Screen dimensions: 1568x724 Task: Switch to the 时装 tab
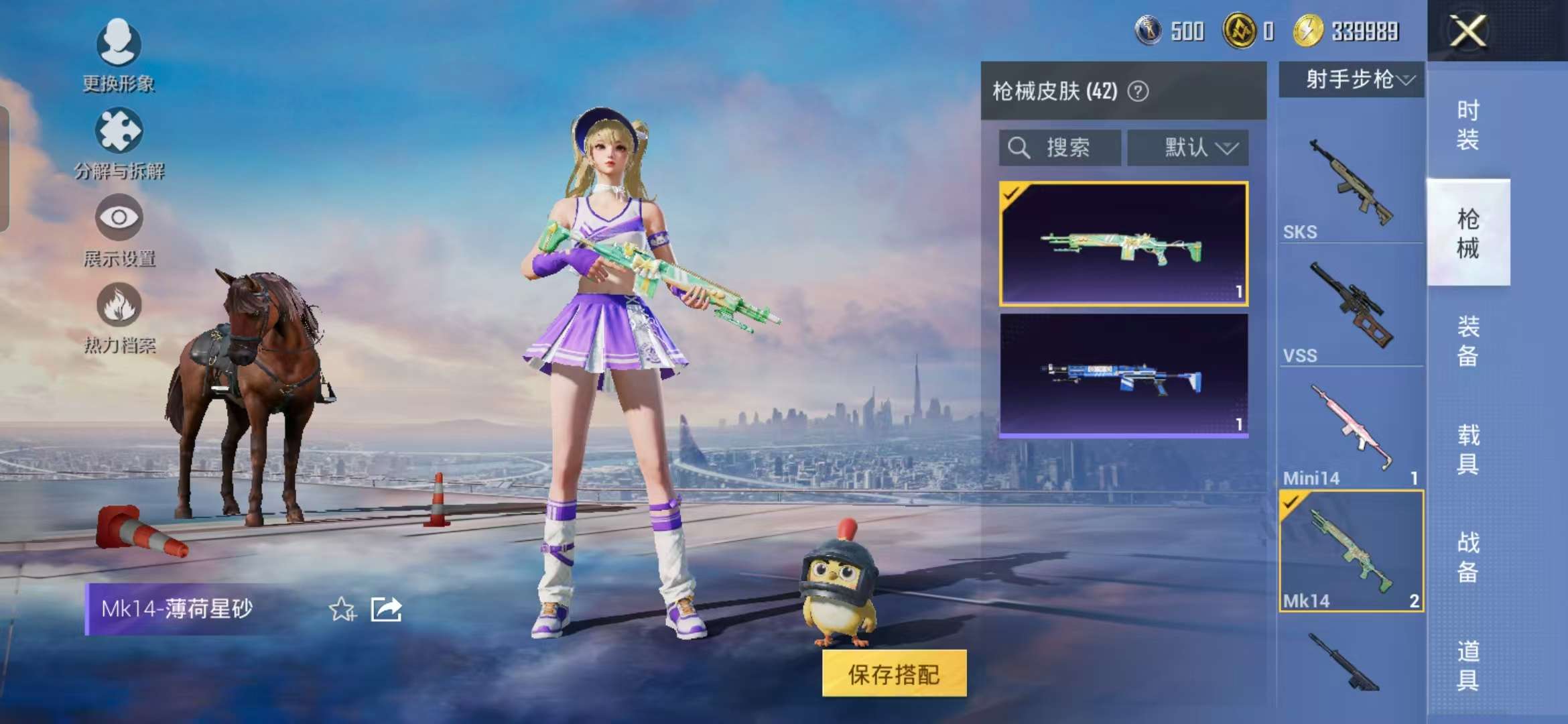pos(1469,124)
